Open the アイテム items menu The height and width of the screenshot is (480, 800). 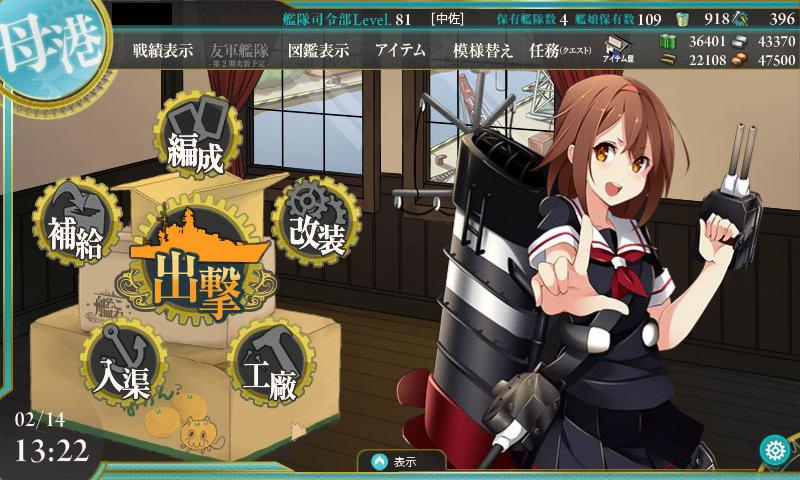400,51
